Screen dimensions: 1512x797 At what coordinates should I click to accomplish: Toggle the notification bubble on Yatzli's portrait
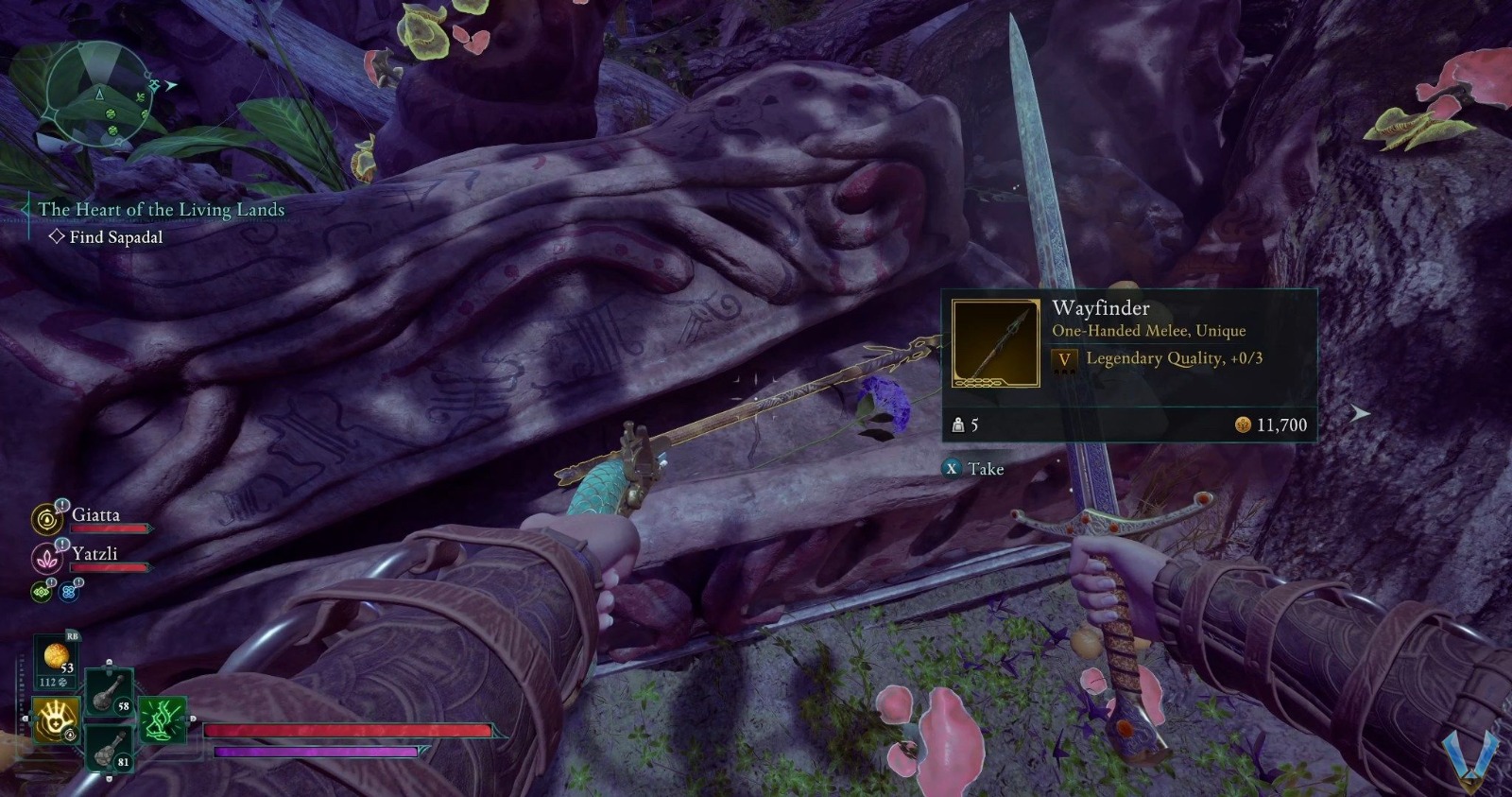click(x=60, y=545)
